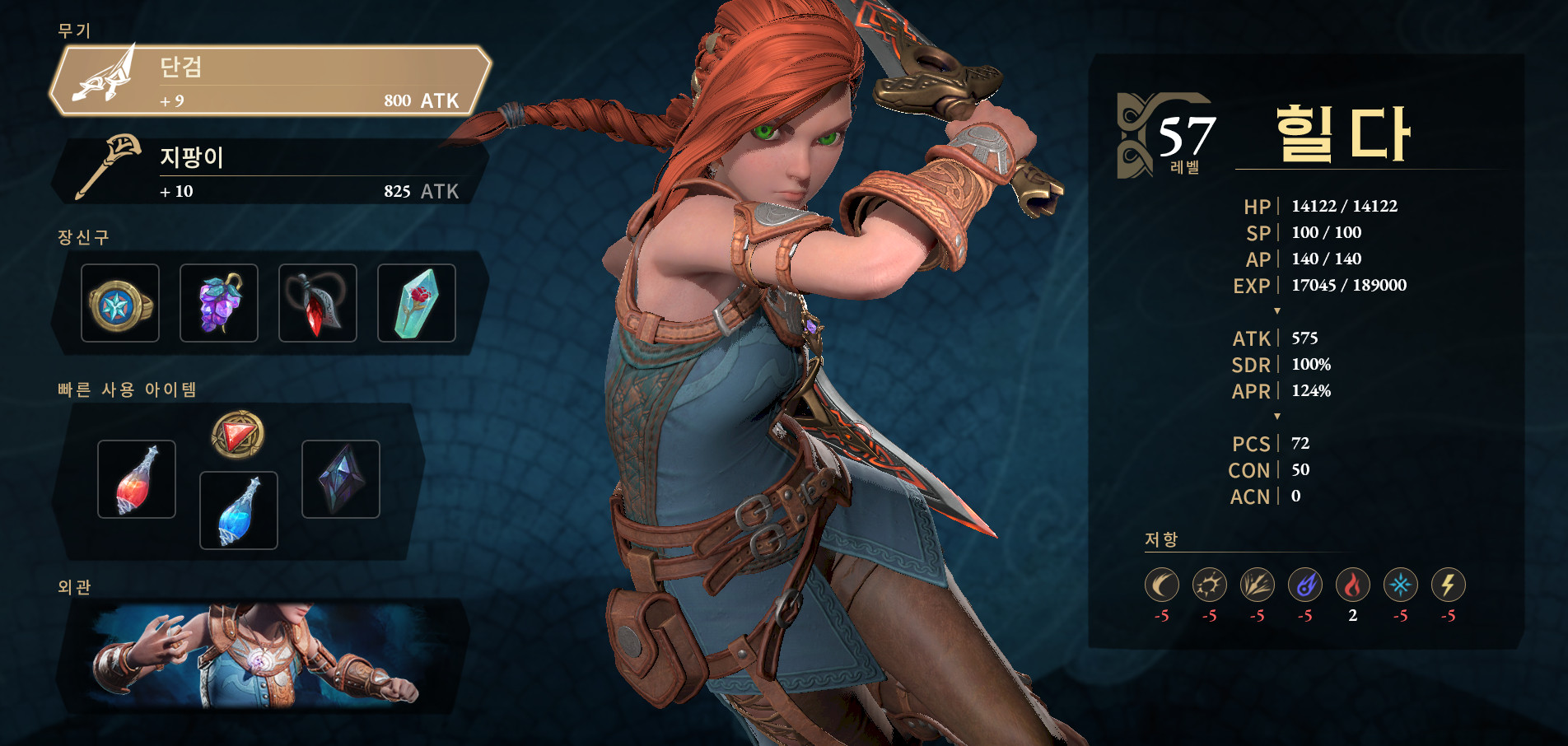Viewport: 1568px width, 746px height.
Task: Click the crescent moon resistance icon
Action: (x=1163, y=586)
